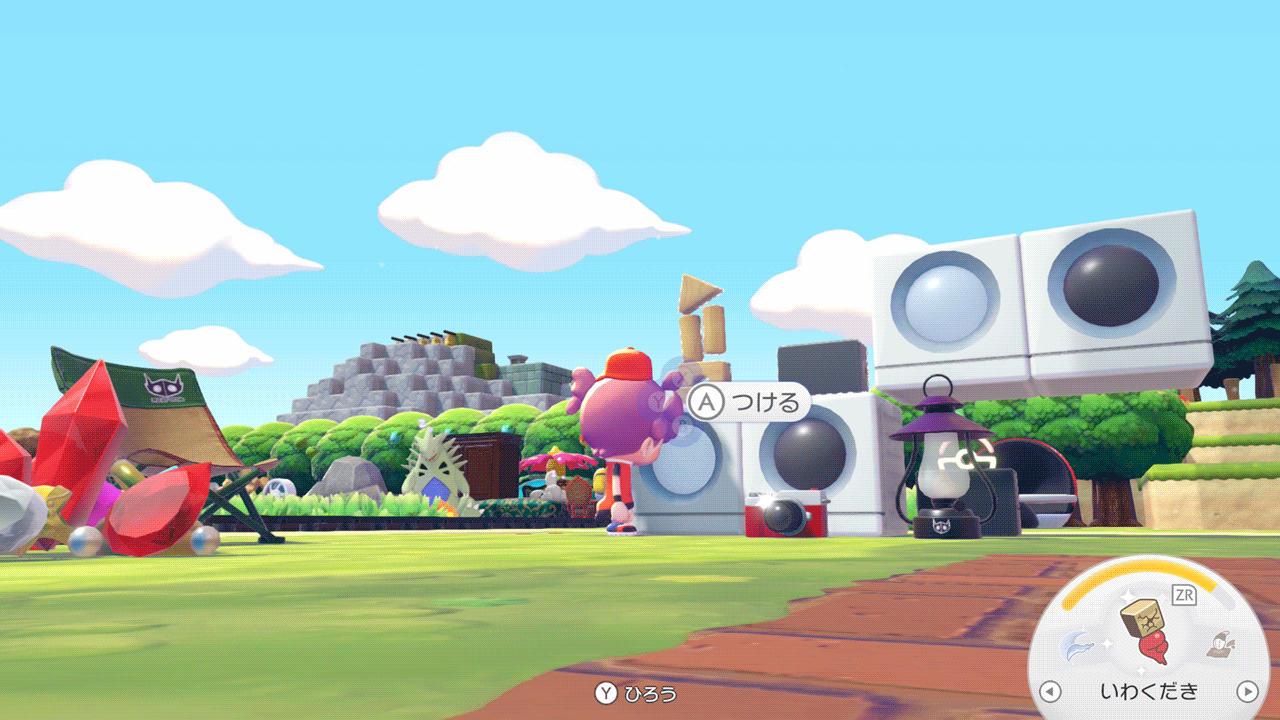Select the blue water wave ability

point(1080,646)
